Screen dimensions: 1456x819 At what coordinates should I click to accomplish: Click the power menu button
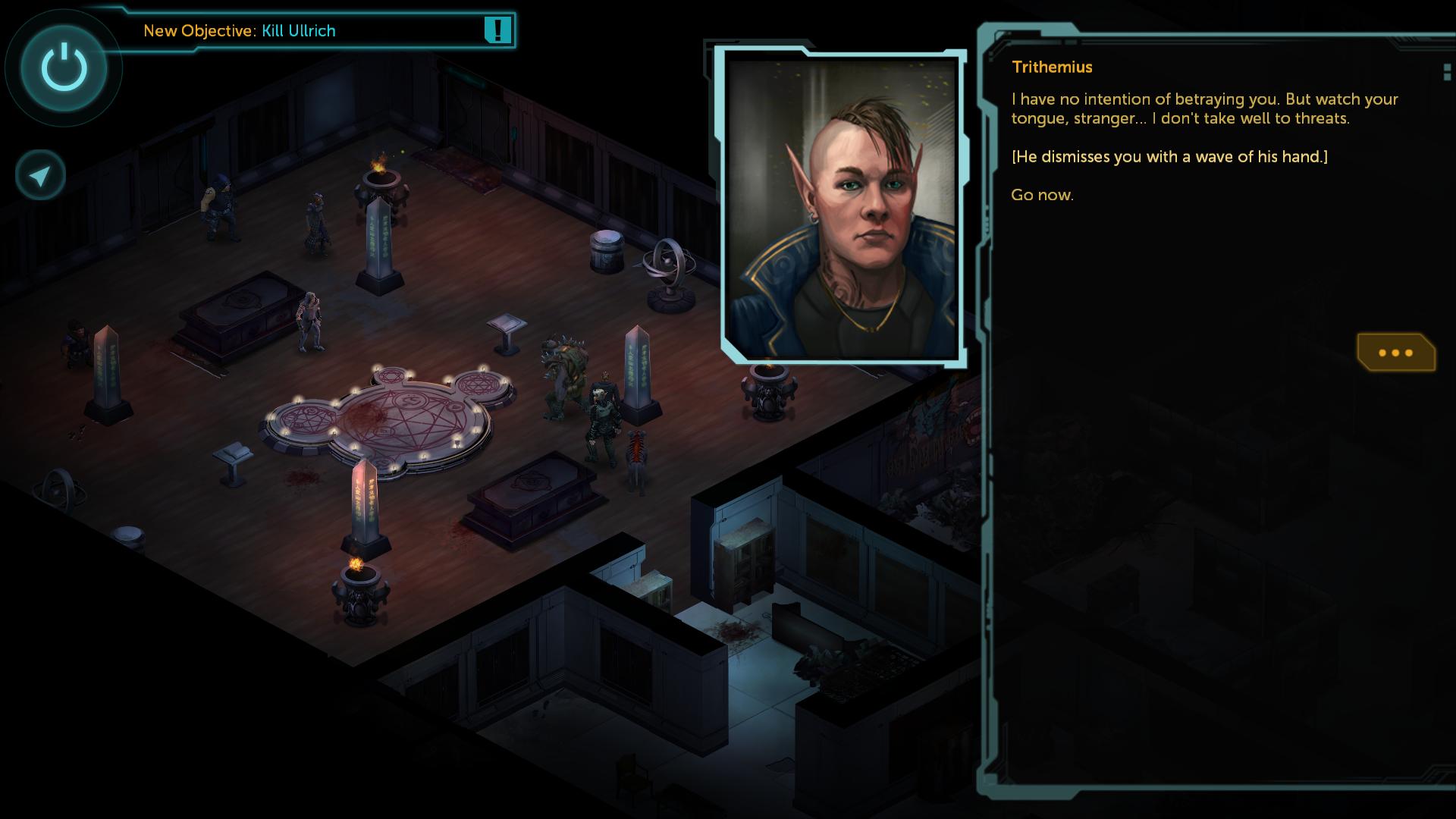[64, 68]
